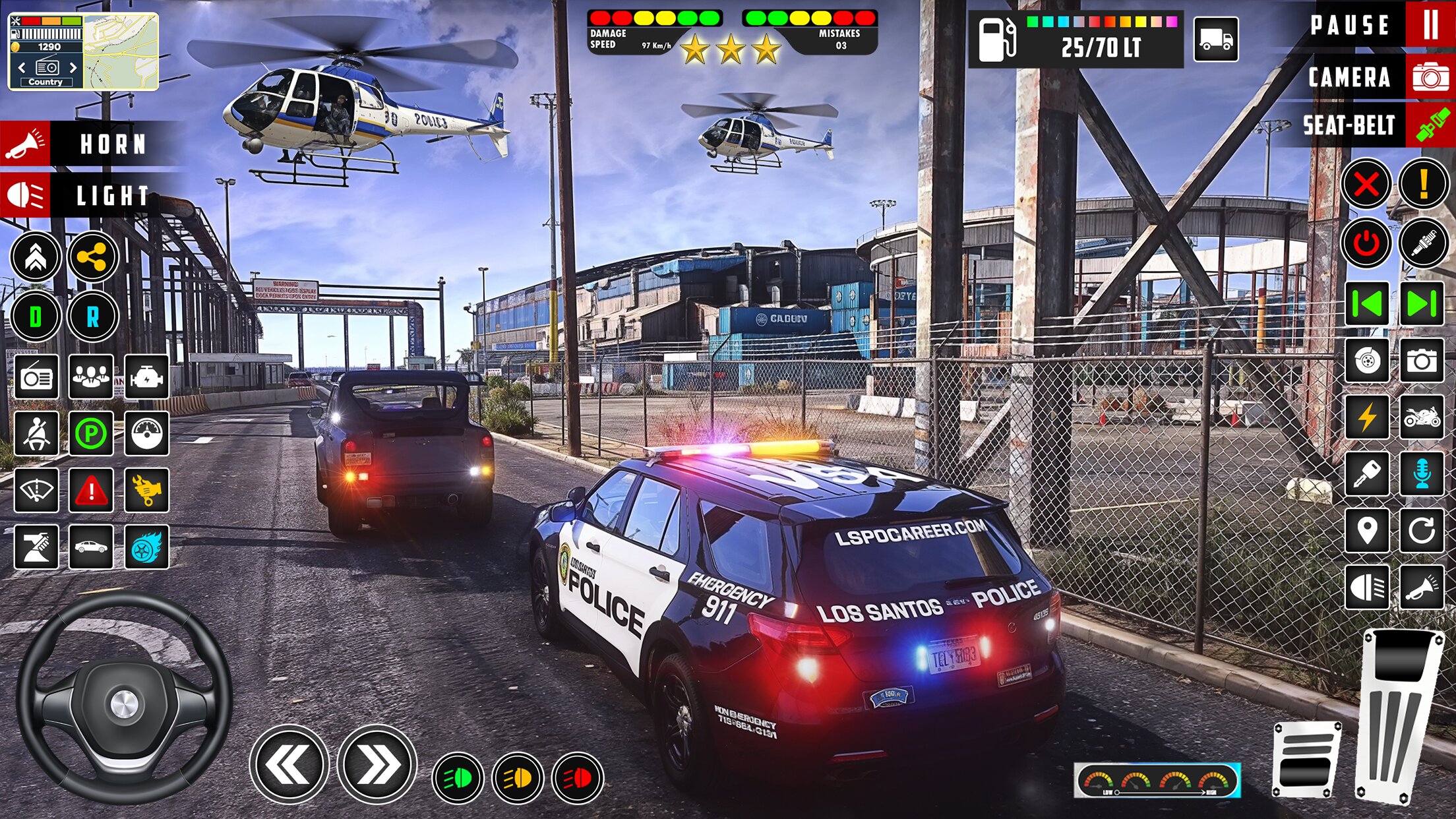This screenshot has height=819, width=1456.
Task: Engage the parking brake icon
Action: 91,433
